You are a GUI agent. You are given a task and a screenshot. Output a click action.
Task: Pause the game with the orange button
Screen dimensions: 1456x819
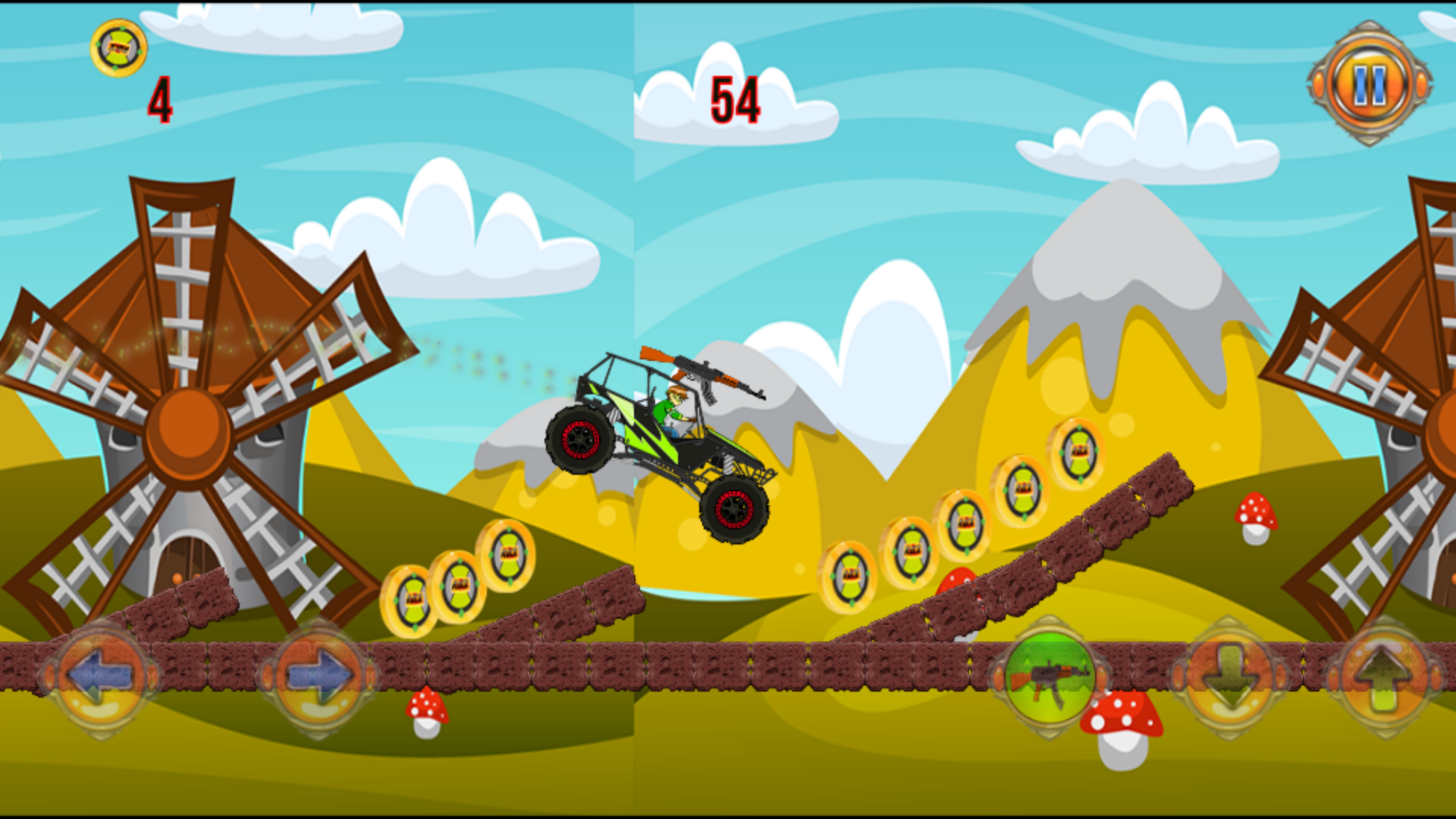click(1370, 83)
